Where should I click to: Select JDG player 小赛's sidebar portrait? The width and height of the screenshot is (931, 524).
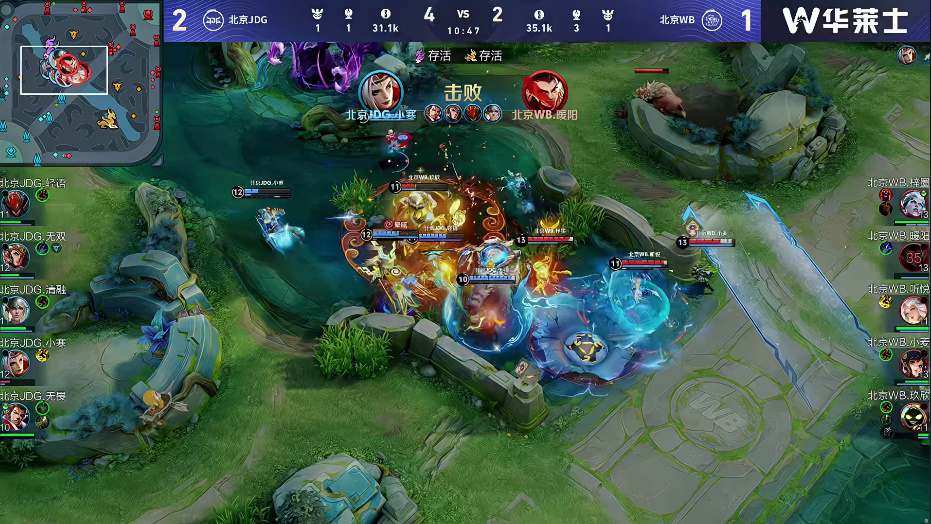(x=15, y=363)
